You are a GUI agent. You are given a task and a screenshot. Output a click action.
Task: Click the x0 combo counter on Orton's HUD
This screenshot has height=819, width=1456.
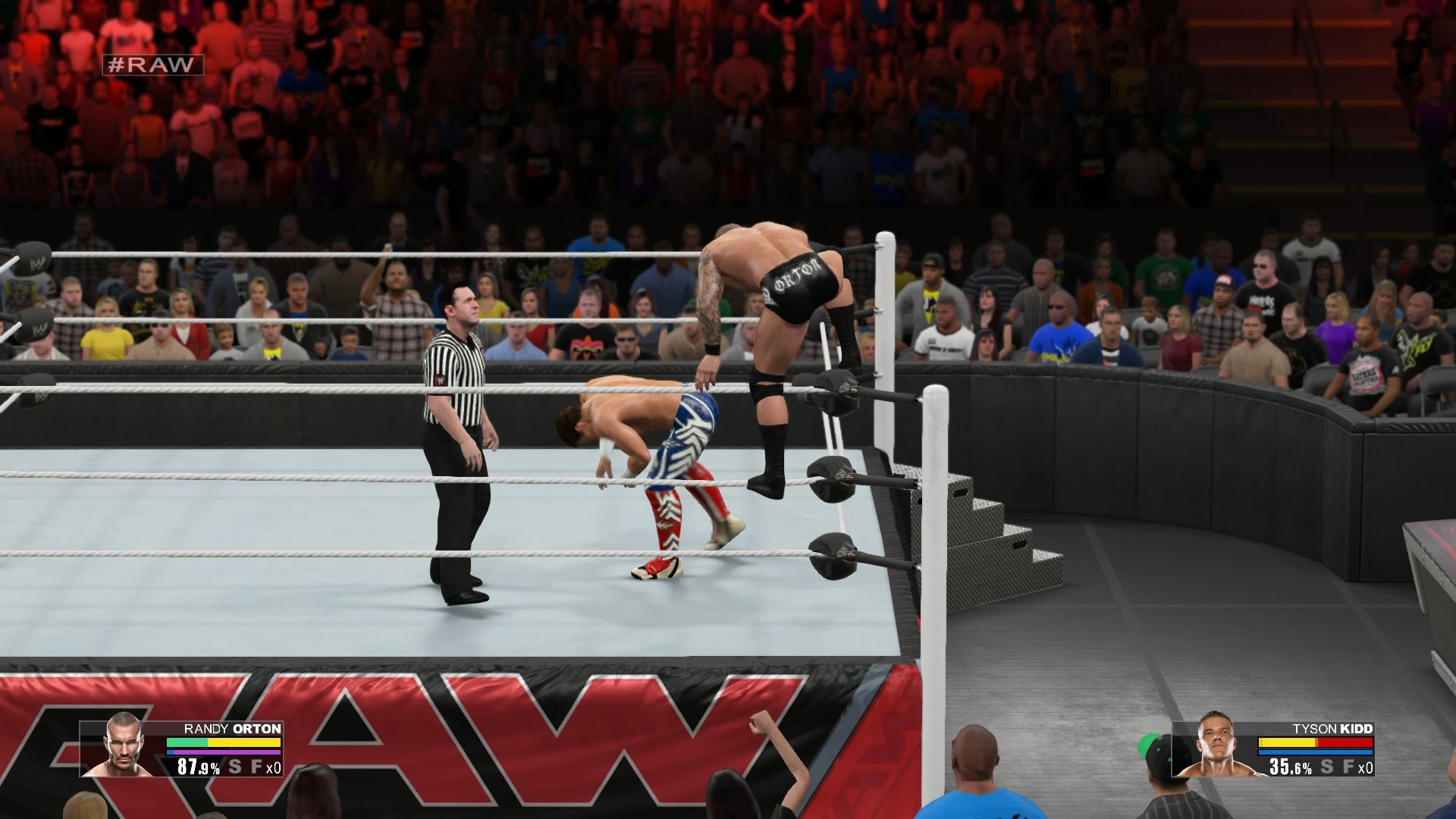tap(274, 767)
